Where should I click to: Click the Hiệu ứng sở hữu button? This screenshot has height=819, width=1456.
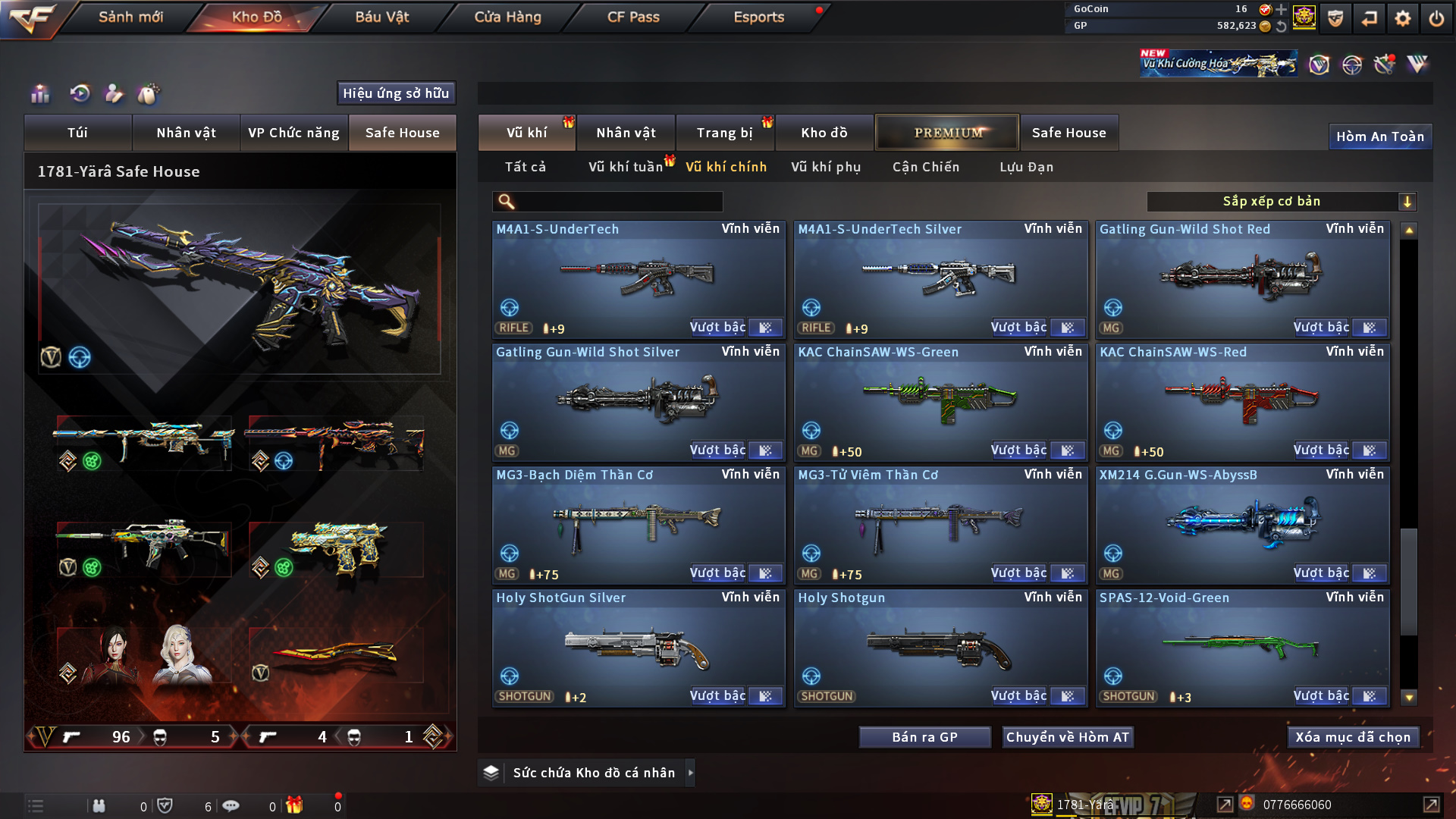click(x=396, y=93)
